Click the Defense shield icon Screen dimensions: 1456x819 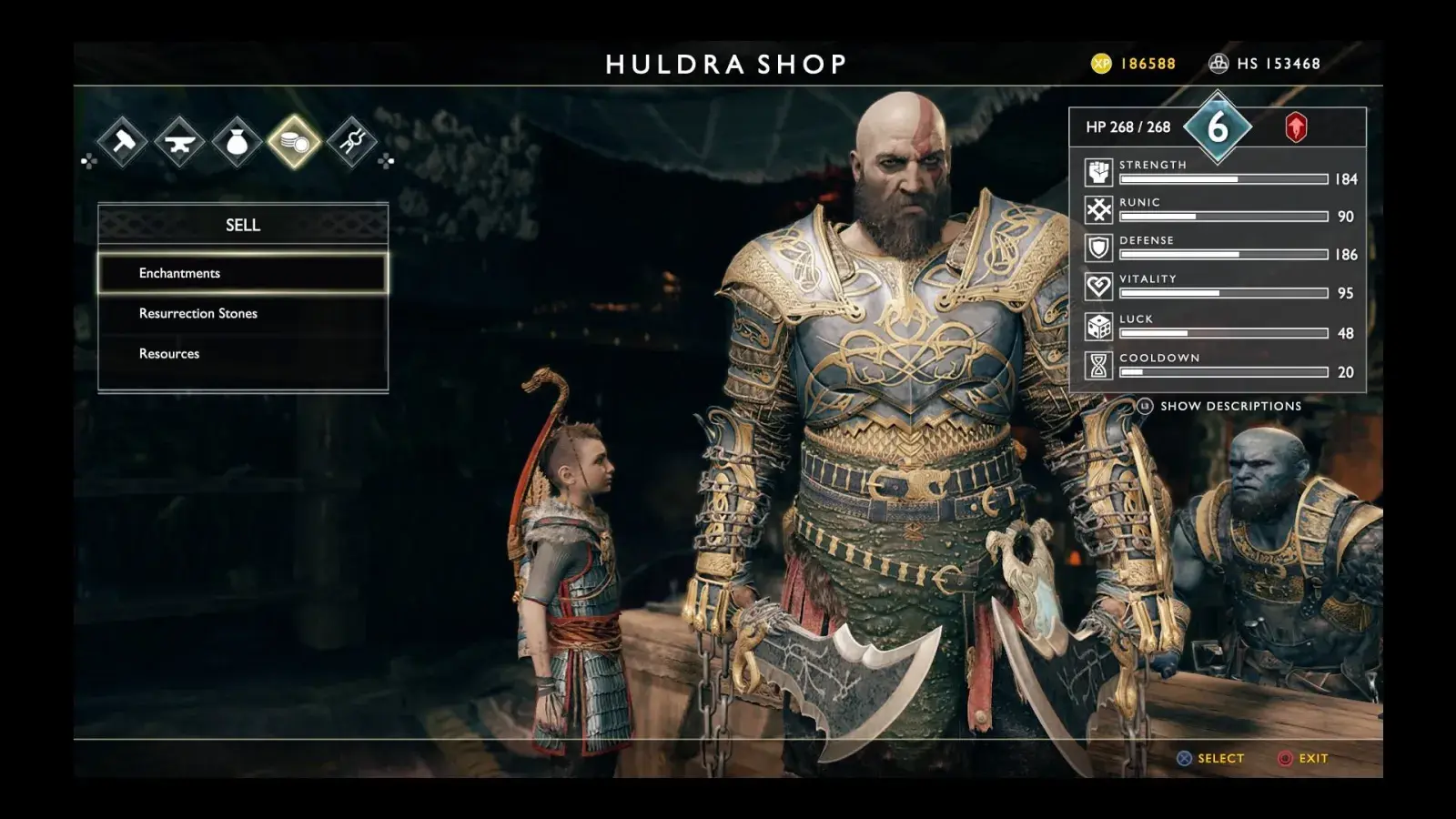click(1098, 248)
